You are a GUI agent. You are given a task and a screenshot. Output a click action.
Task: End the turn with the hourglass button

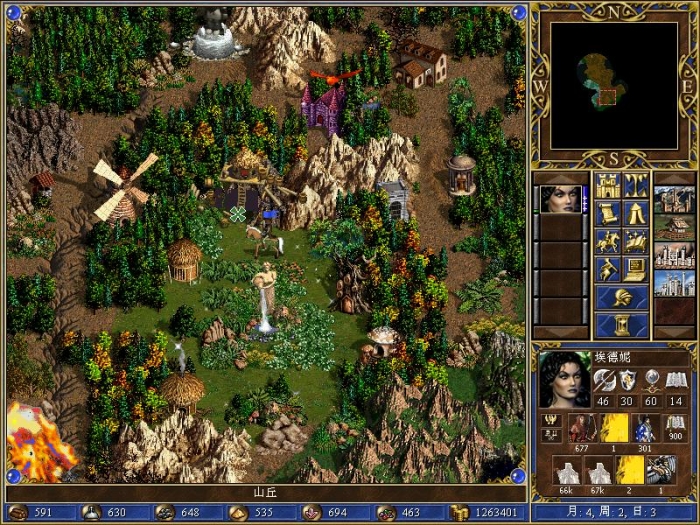point(621,326)
